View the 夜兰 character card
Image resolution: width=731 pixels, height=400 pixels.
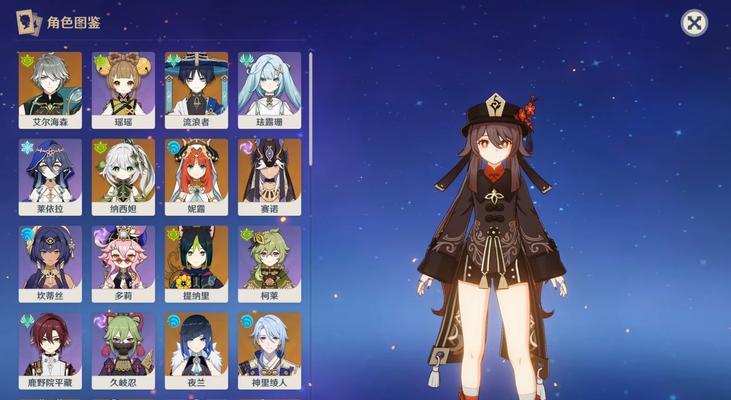[196, 348]
